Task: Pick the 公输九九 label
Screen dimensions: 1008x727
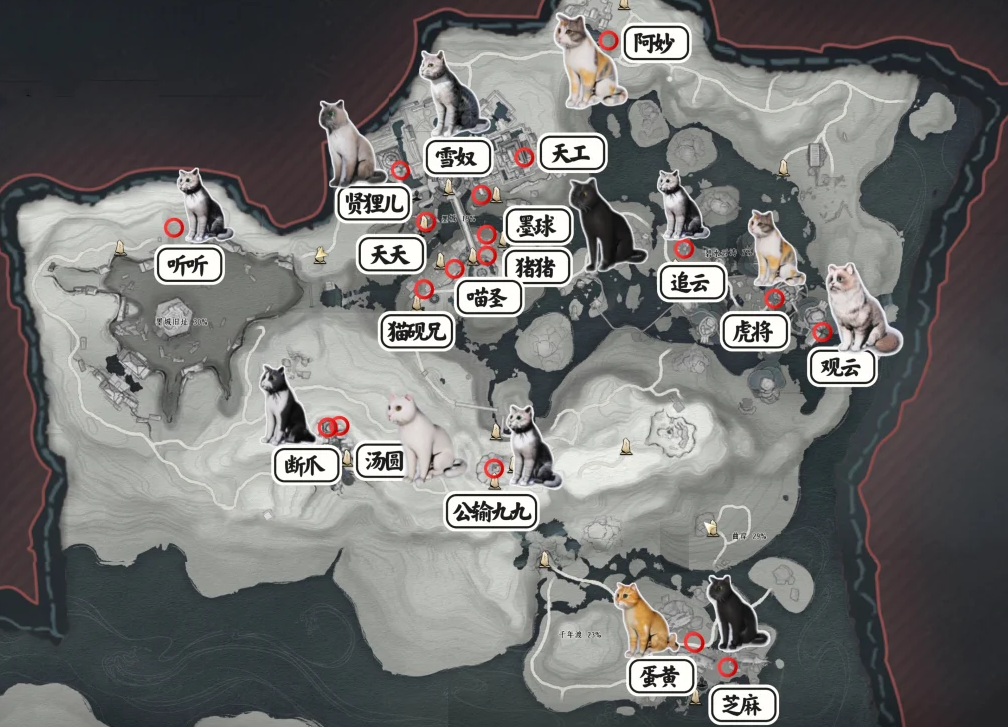Action: point(490,512)
